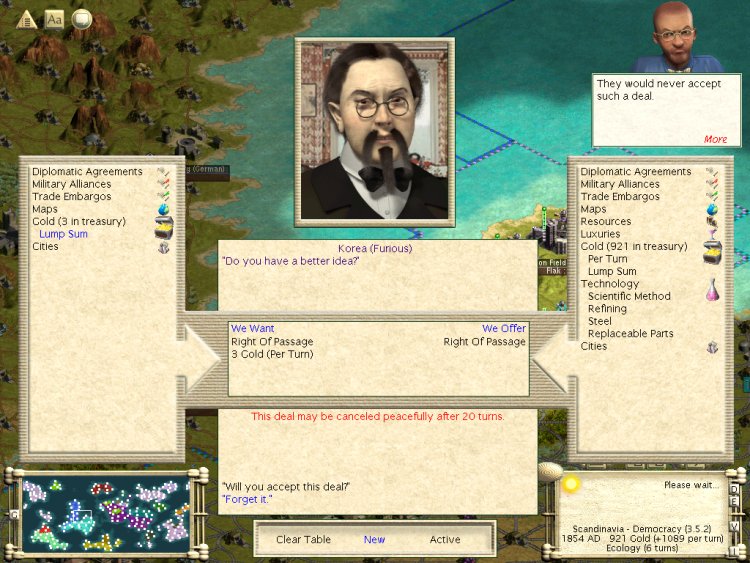Image resolution: width=750 pixels, height=563 pixels.
Task: Add Refining technology to the offer
Action: [607, 309]
